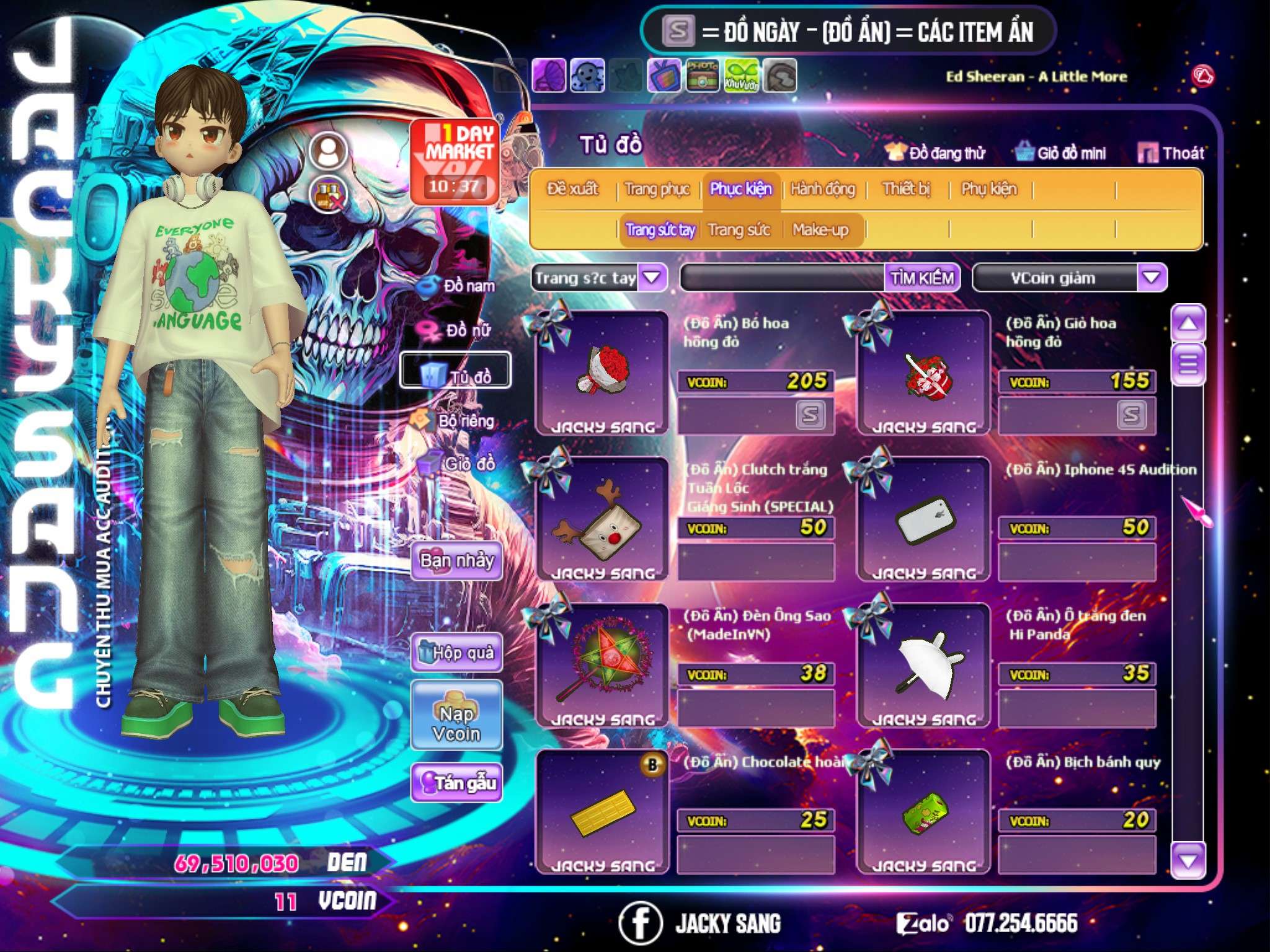
Task: Select the Bó hoa hồng đỏ item
Action: click(602, 372)
